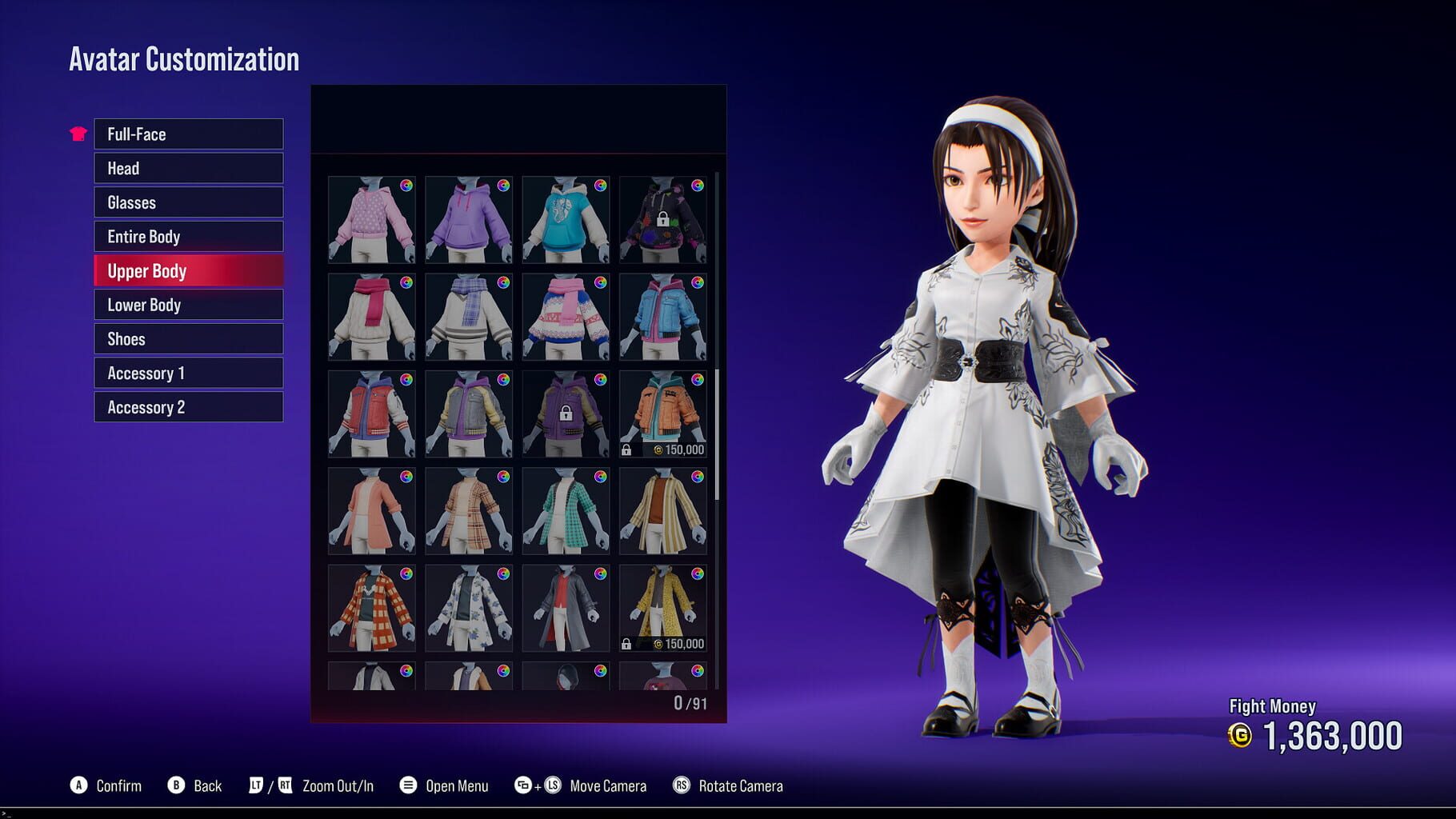Open the Full-Face category
Image resolution: width=1456 pixels, height=819 pixels.
tap(188, 134)
